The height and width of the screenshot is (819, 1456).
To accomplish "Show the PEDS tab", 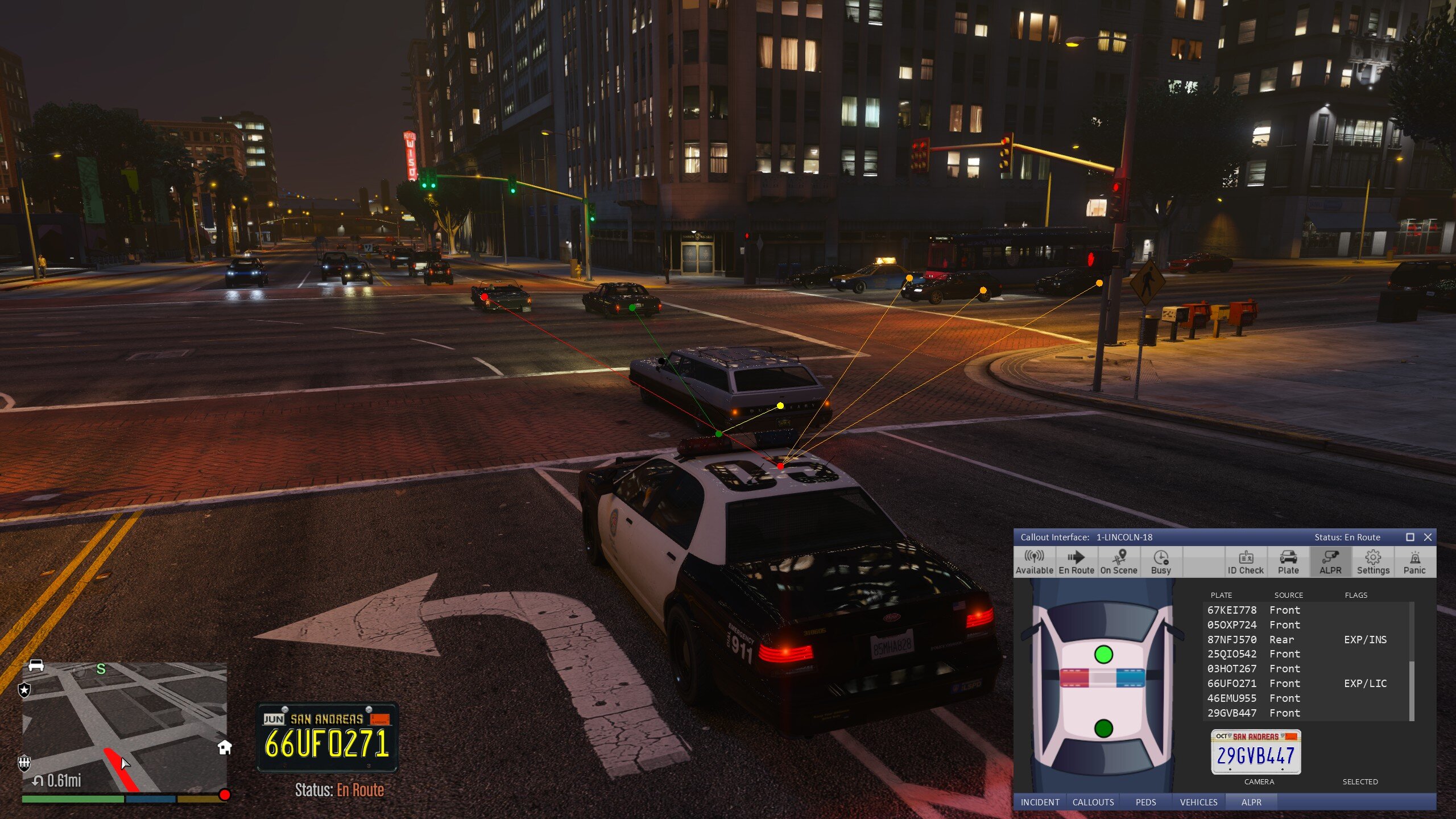I will point(1145,802).
